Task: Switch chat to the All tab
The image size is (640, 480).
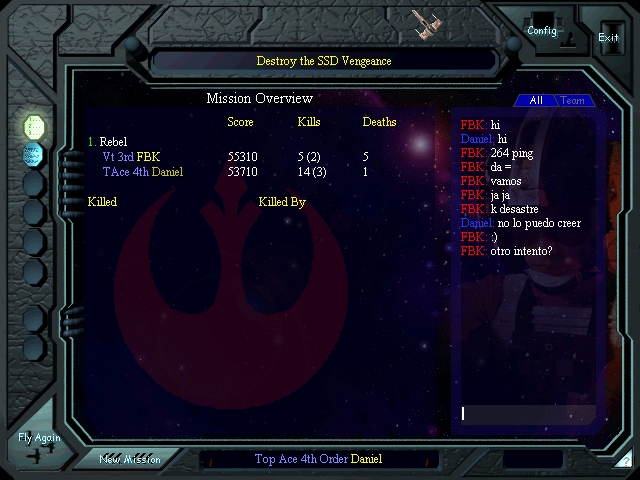Action: pos(536,101)
